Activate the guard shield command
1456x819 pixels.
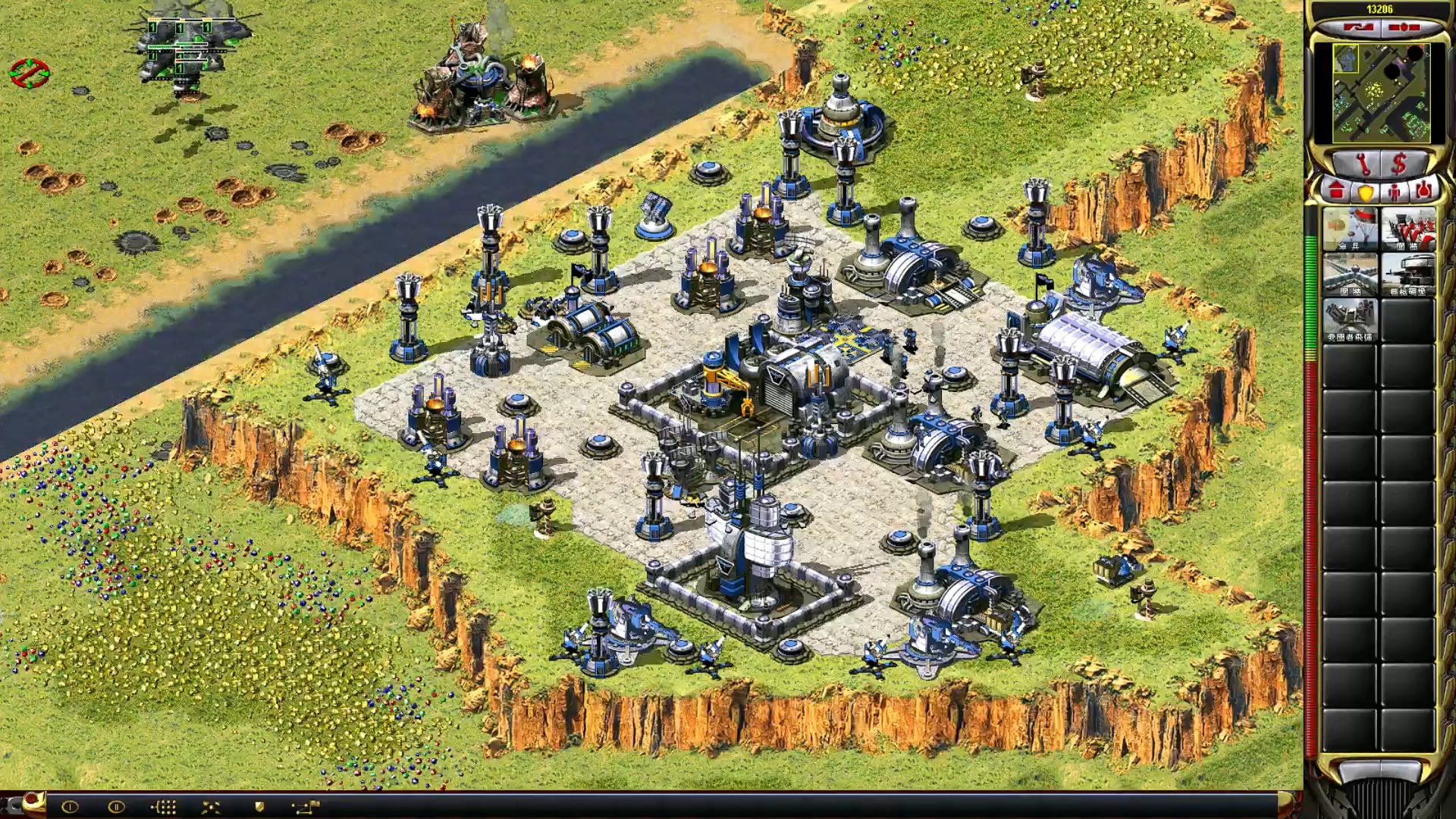pos(259,807)
